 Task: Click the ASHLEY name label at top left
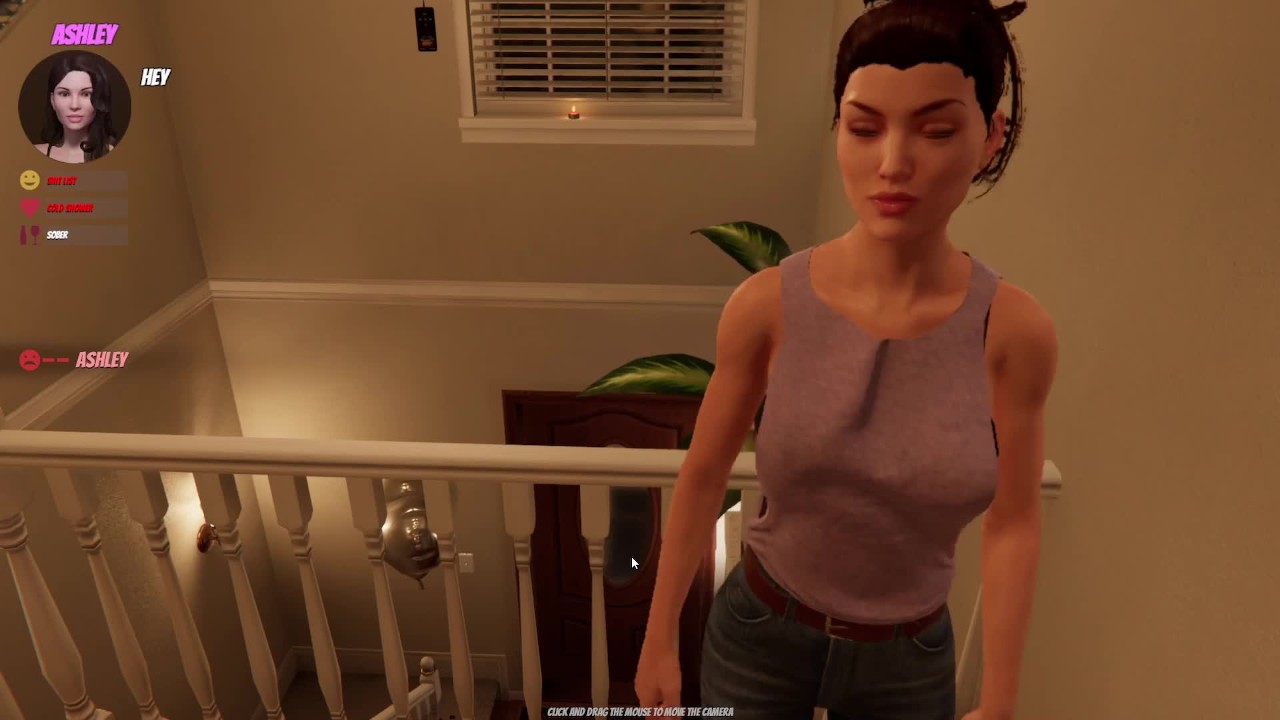85,35
